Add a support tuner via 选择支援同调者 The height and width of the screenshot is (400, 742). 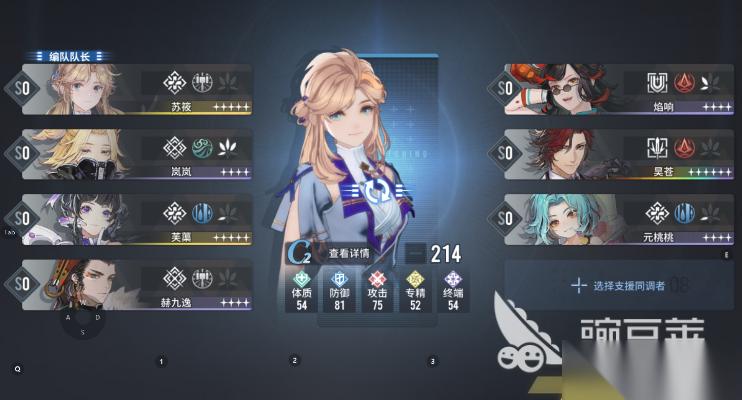(x=620, y=285)
